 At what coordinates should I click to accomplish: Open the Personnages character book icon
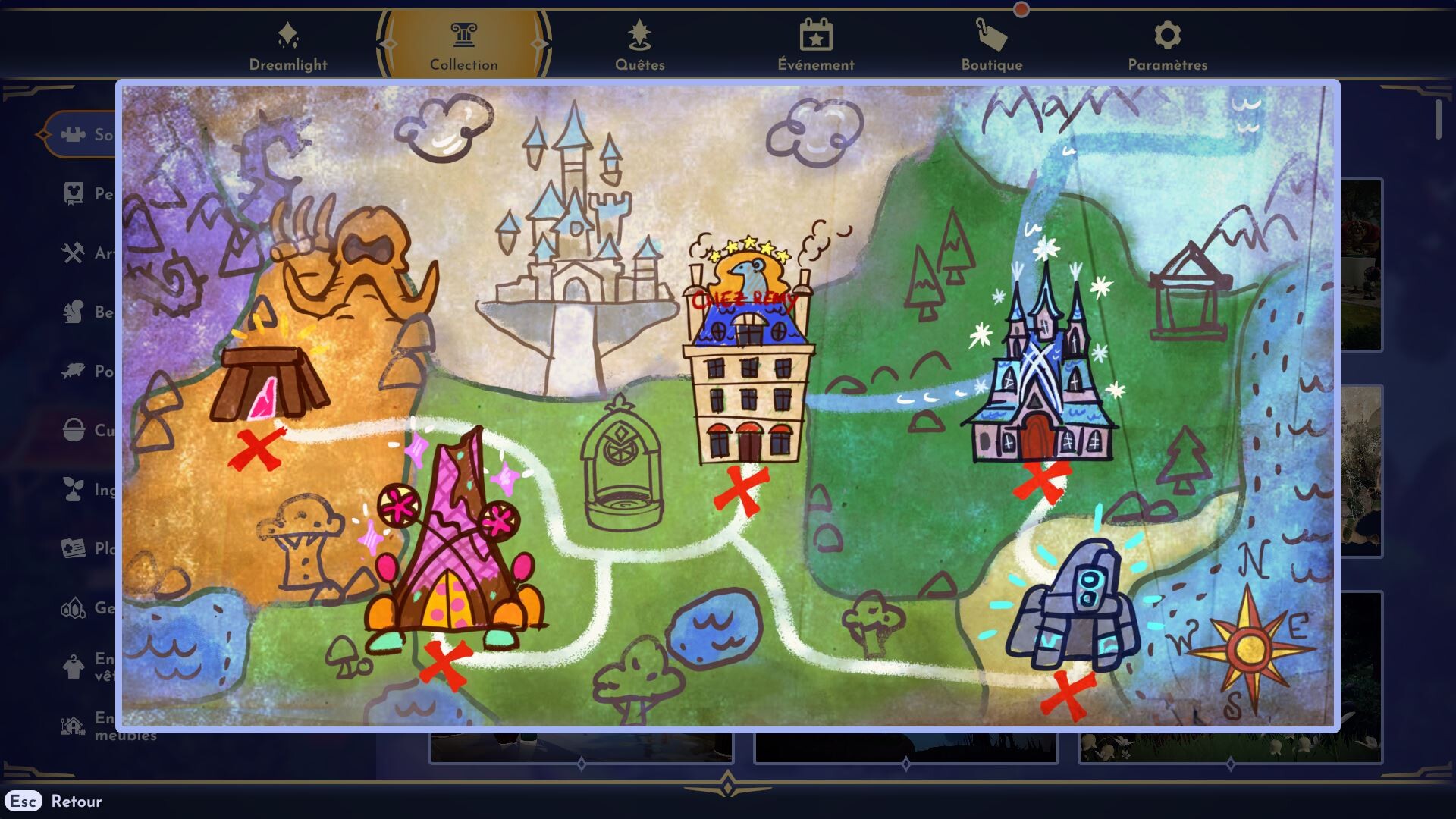[72, 194]
